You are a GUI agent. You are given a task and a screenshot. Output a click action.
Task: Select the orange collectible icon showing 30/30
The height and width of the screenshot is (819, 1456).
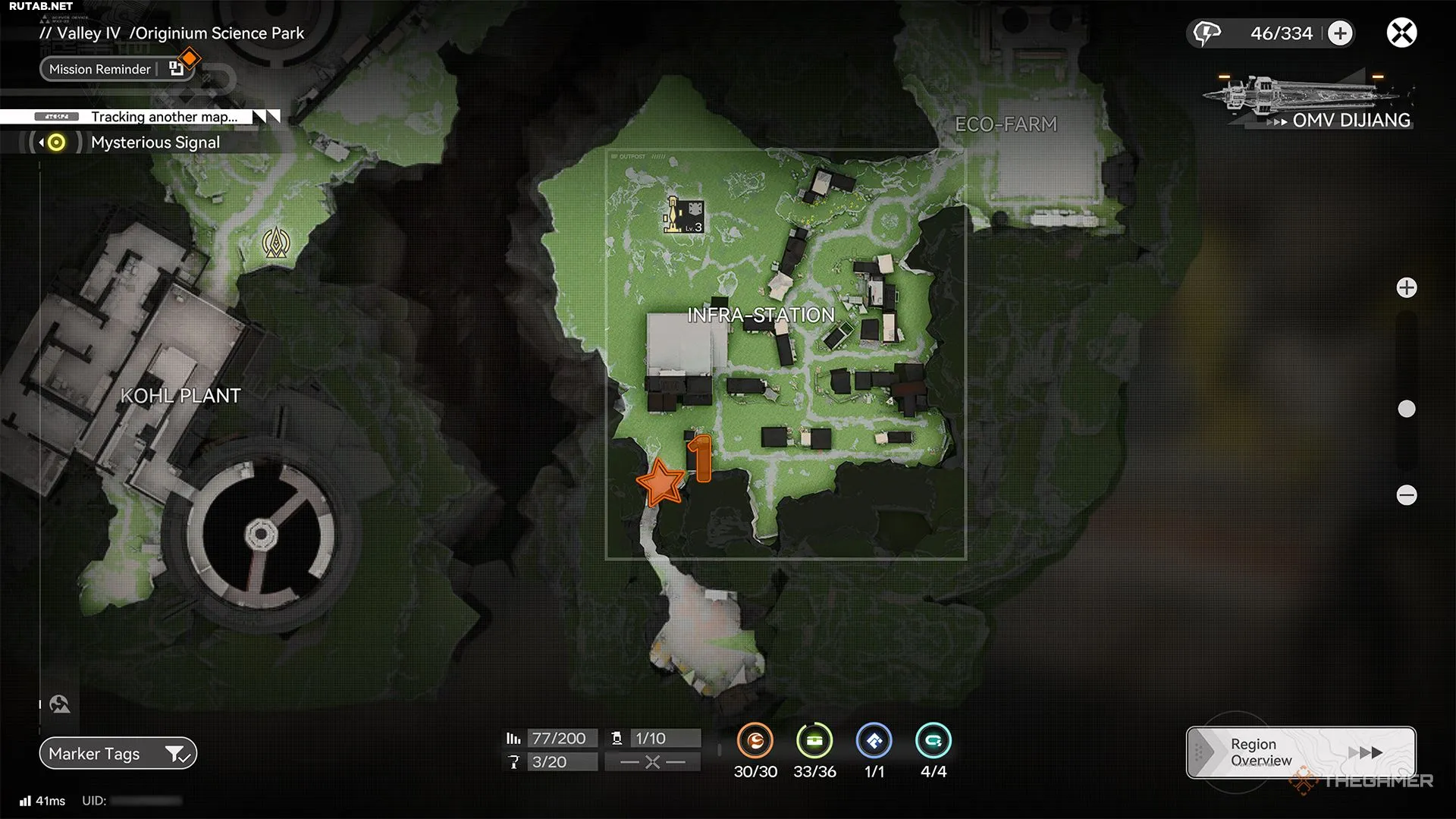coord(755,741)
